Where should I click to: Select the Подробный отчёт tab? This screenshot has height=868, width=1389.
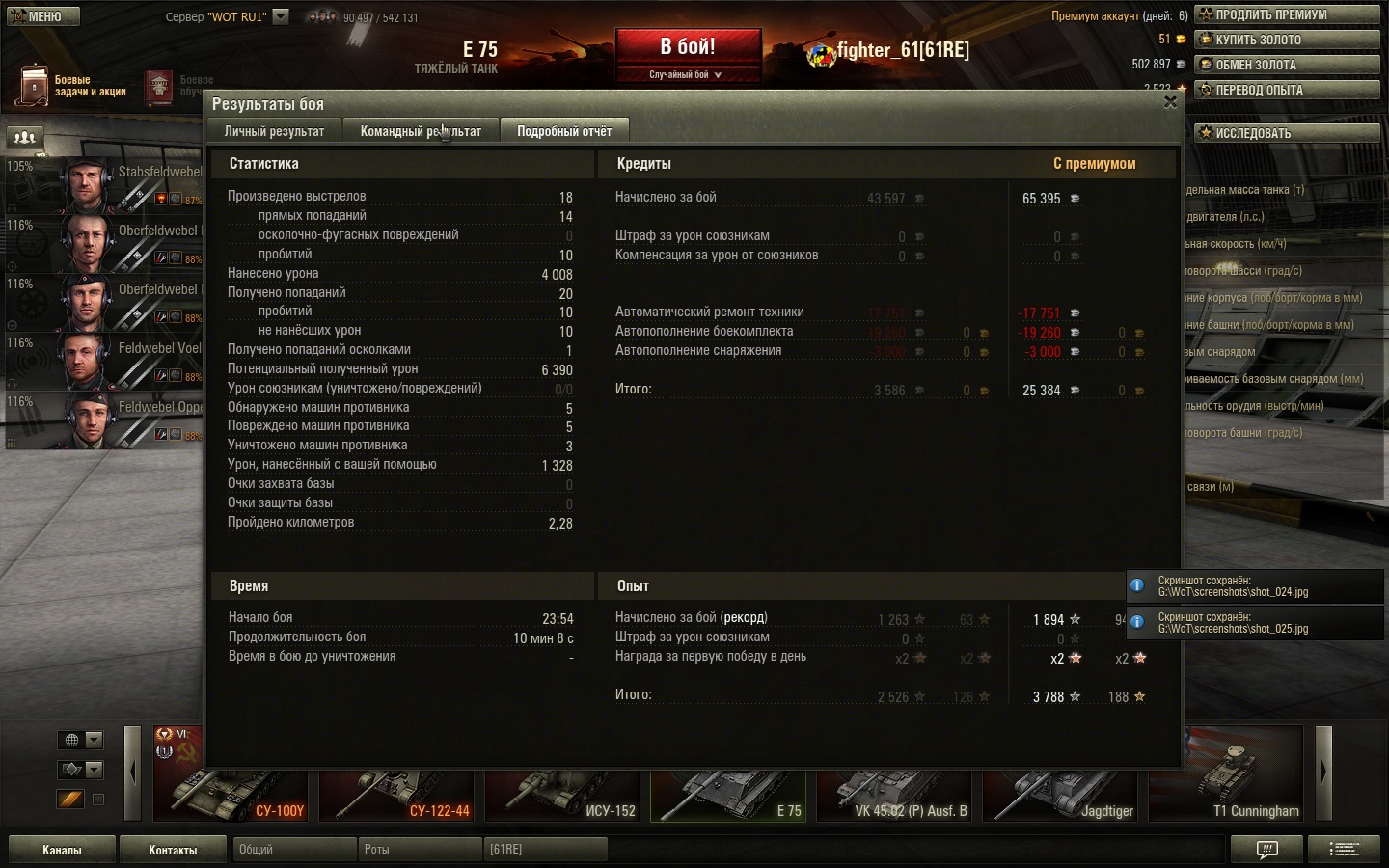coord(564,131)
